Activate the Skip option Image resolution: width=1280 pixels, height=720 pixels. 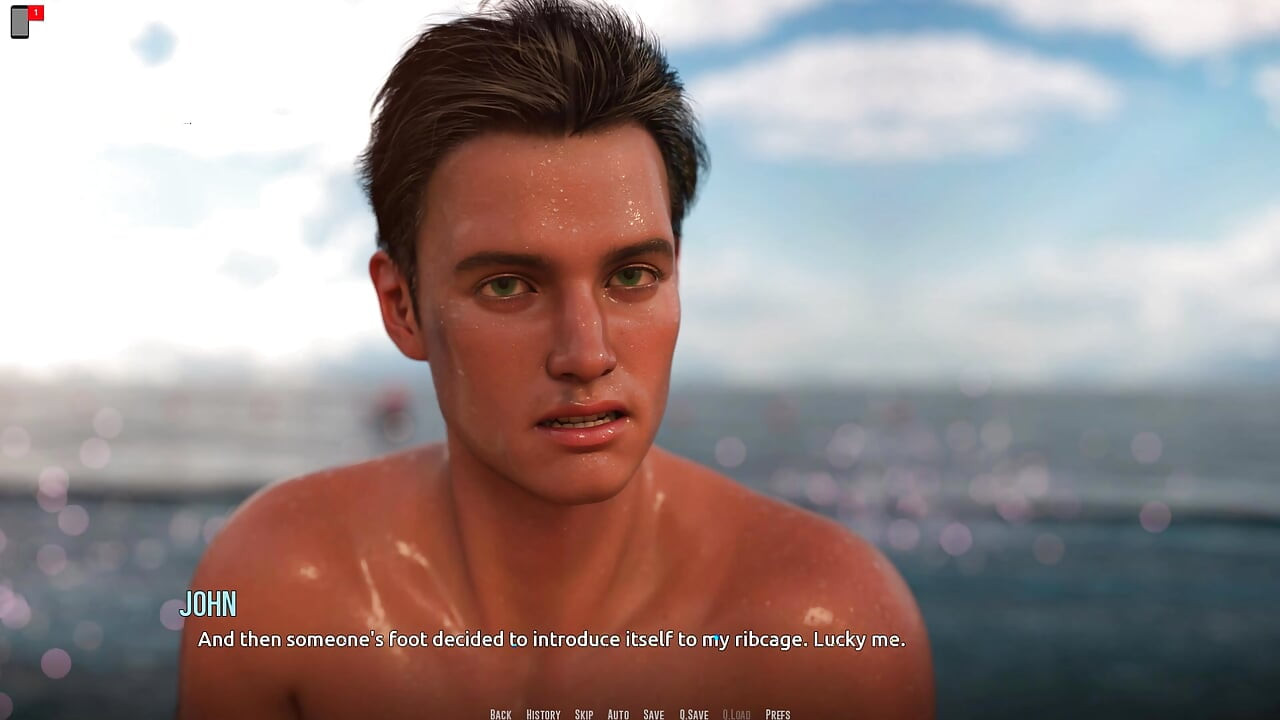584,714
